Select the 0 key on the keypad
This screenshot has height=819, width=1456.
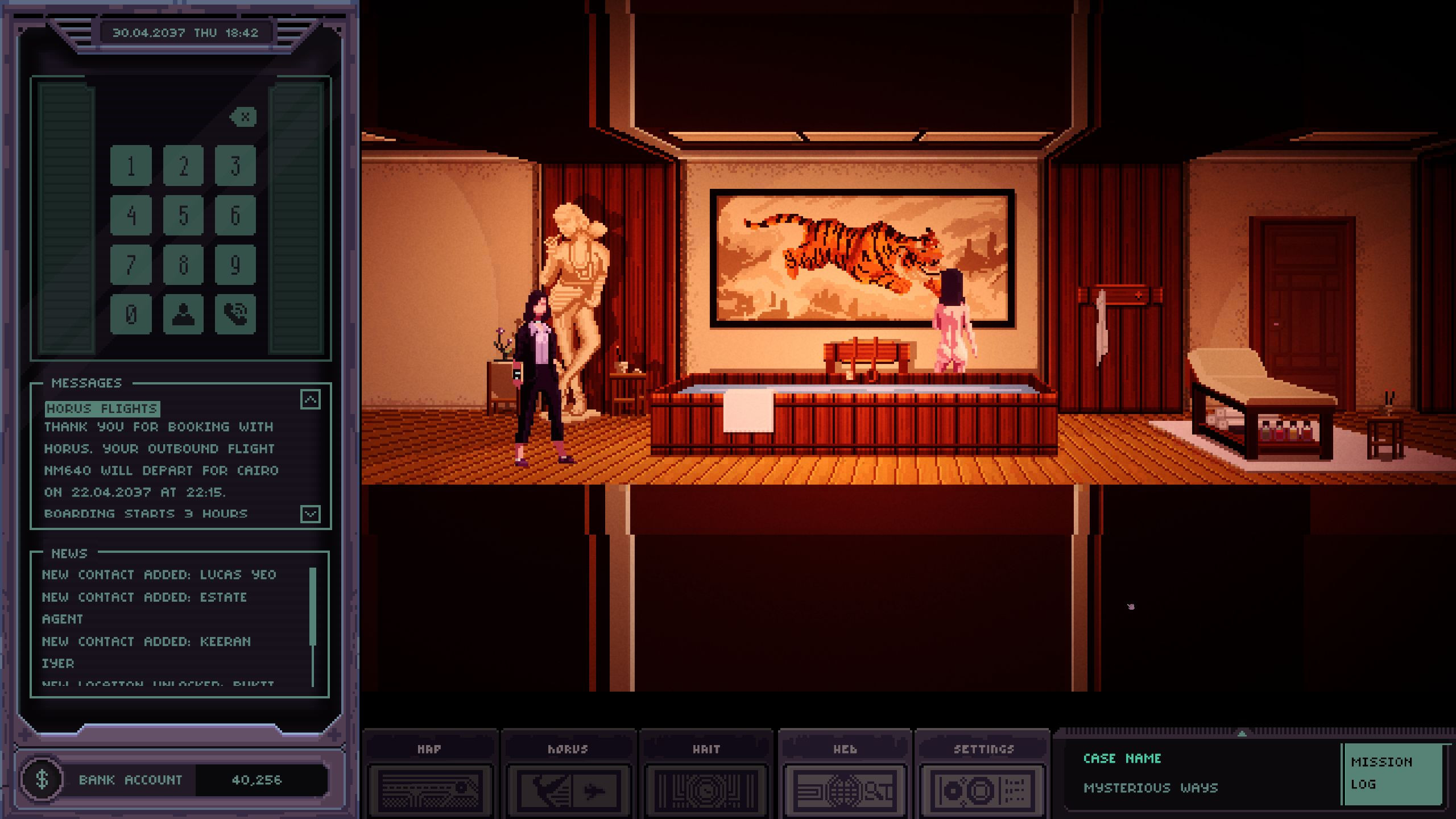coord(131,314)
